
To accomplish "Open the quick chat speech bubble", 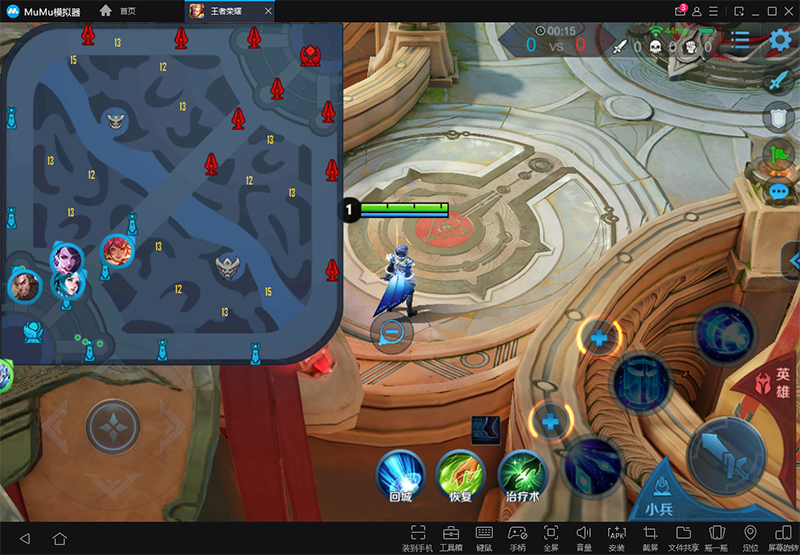I will click(779, 192).
